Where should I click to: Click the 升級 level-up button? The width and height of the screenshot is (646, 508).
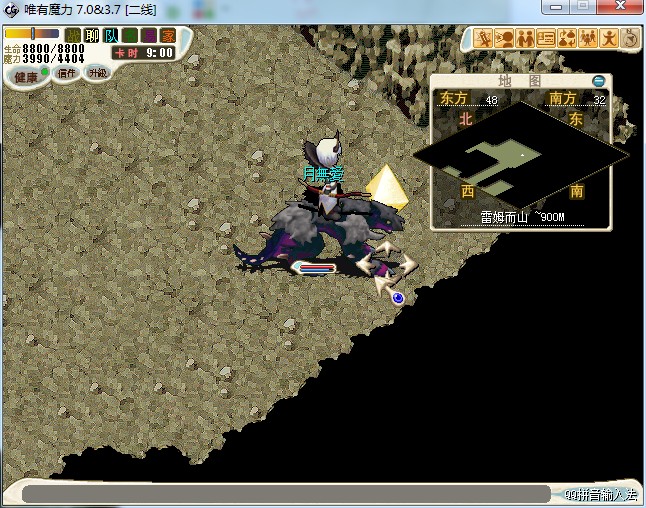(97, 73)
